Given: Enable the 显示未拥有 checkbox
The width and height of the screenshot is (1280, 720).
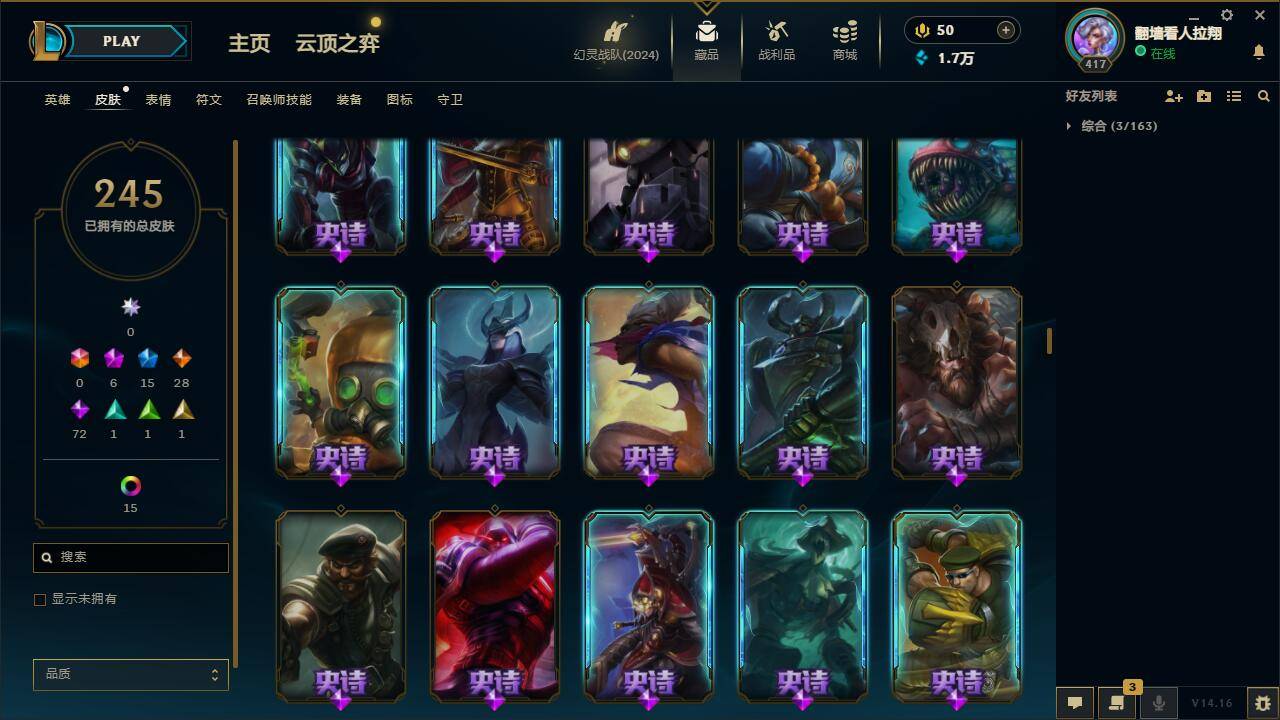Looking at the screenshot, I should pos(40,599).
